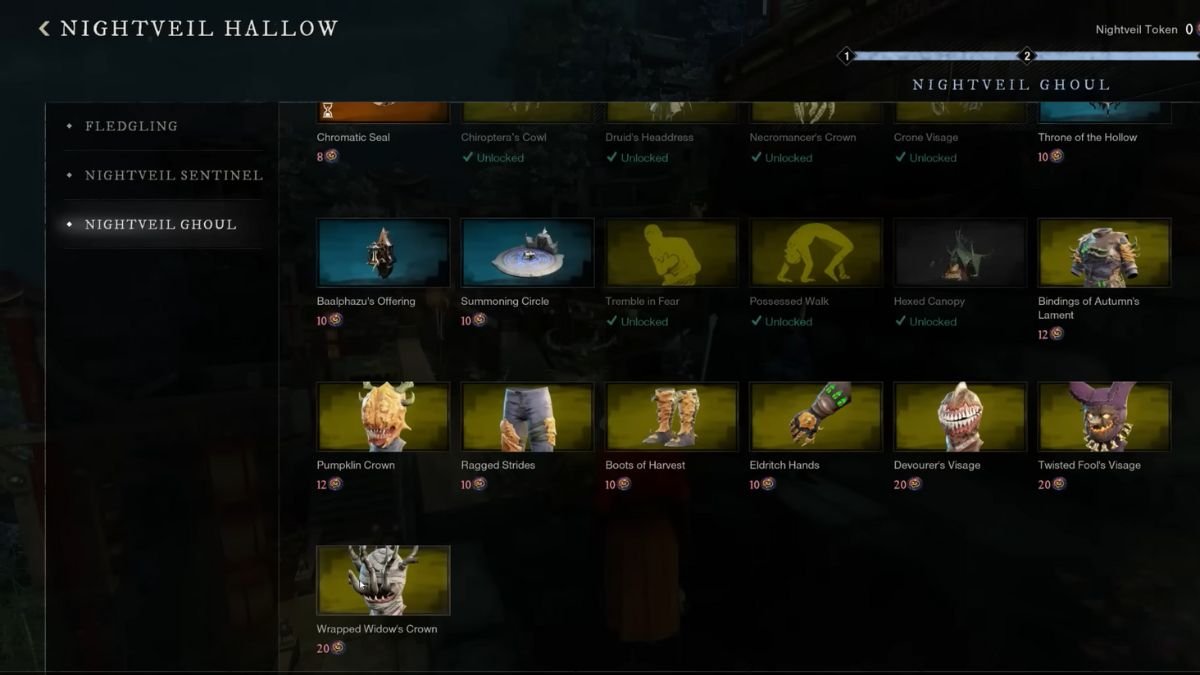Switch to the Fledgling tier tab
This screenshot has height=675, width=1200.
point(131,126)
